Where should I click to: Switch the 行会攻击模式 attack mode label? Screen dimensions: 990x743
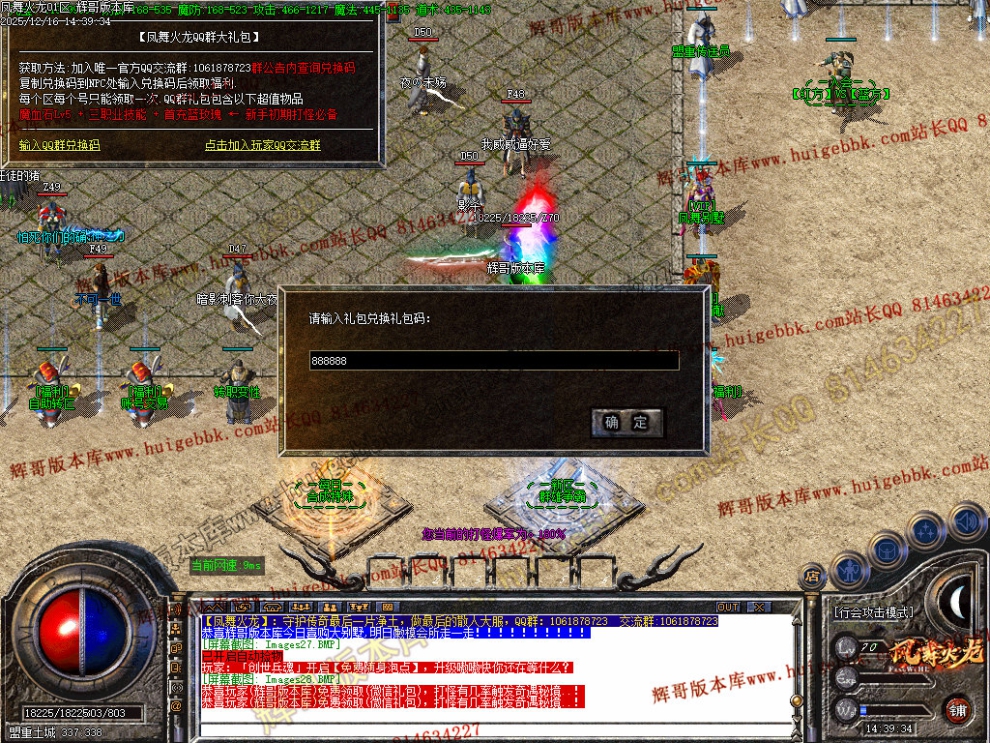pos(872,611)
